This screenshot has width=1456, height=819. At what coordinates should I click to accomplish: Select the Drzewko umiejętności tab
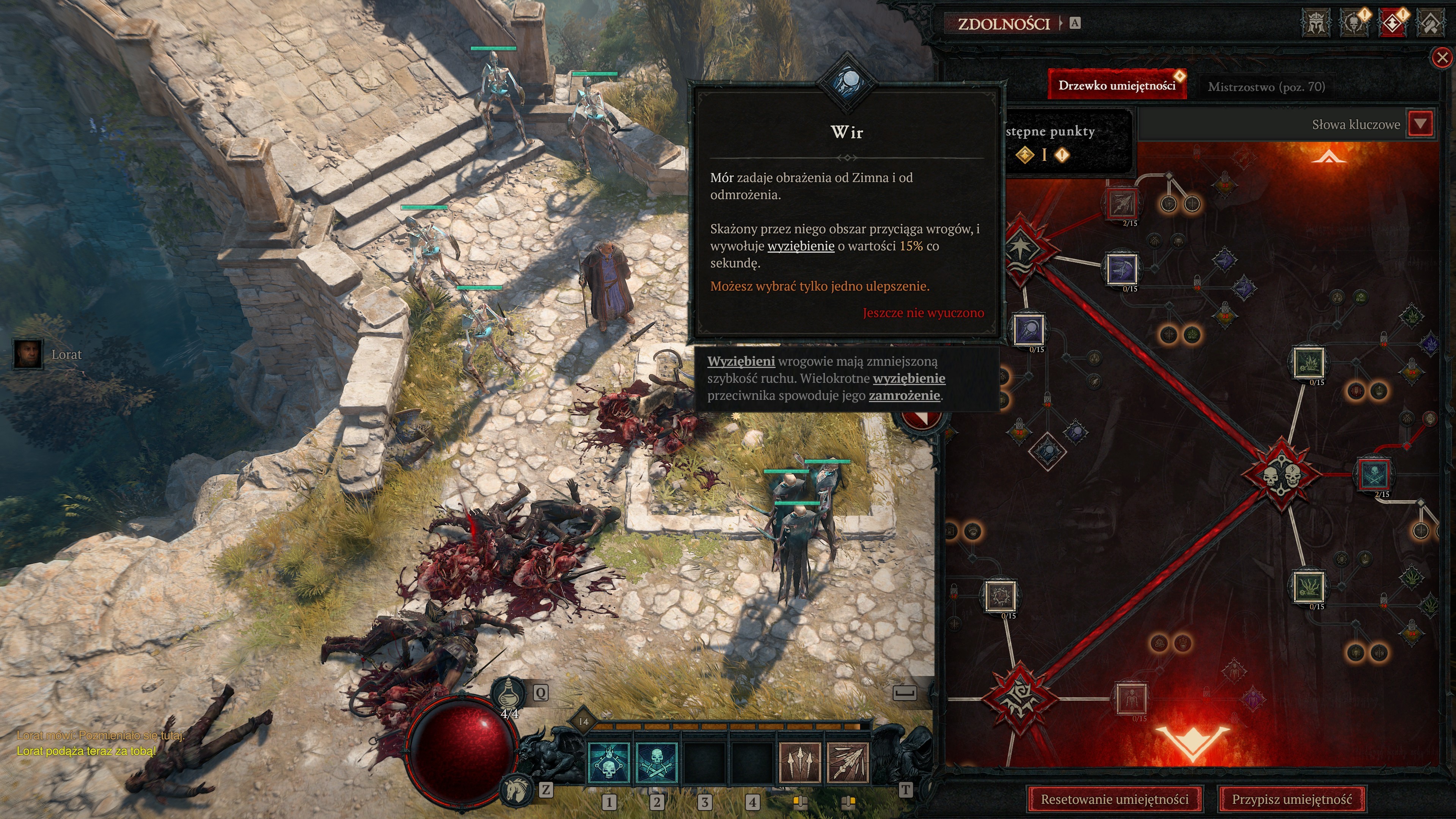point(1116,85)
